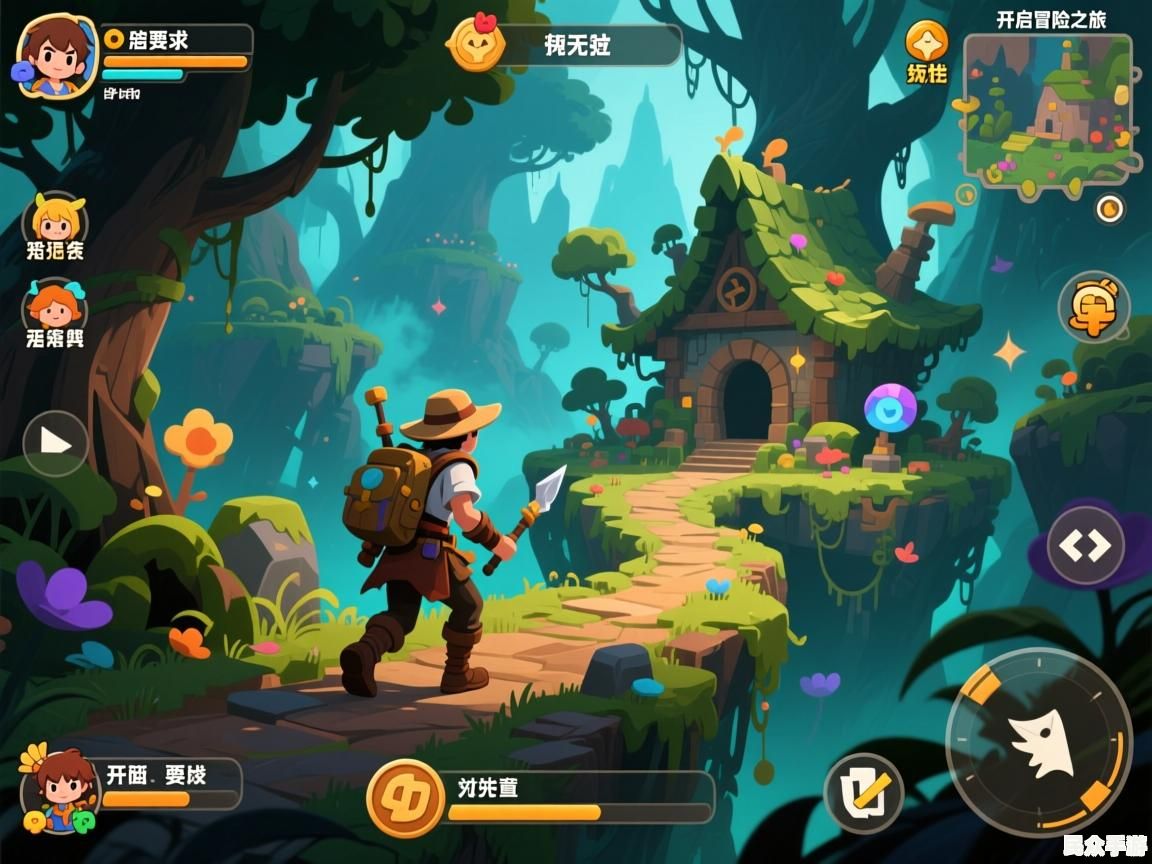Image resolution: width=1152 pixels, height=864 pixels.
Task: Tap the white play arrow button
Action: 56,442
